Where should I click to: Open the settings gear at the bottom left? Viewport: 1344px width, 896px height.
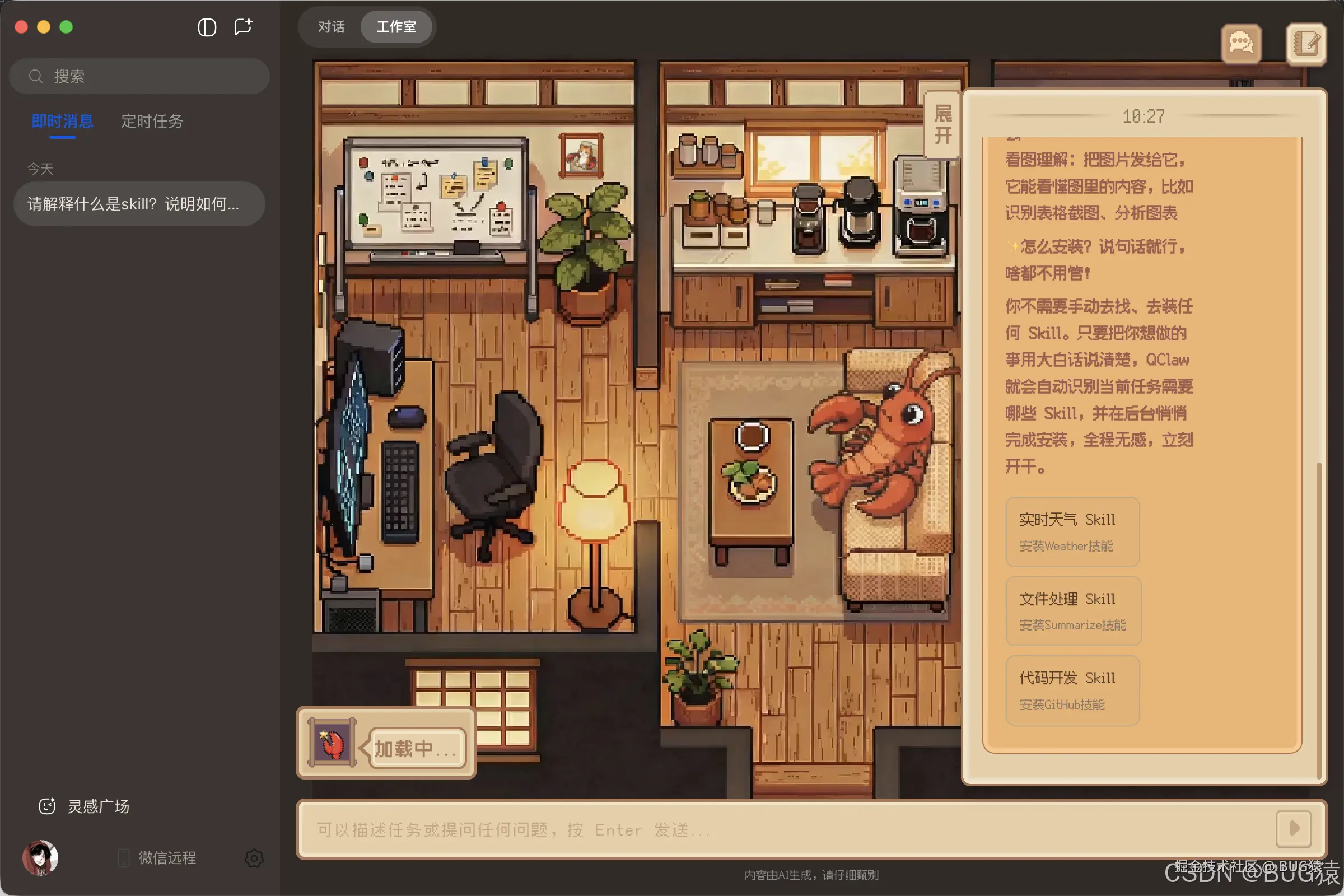254,858
